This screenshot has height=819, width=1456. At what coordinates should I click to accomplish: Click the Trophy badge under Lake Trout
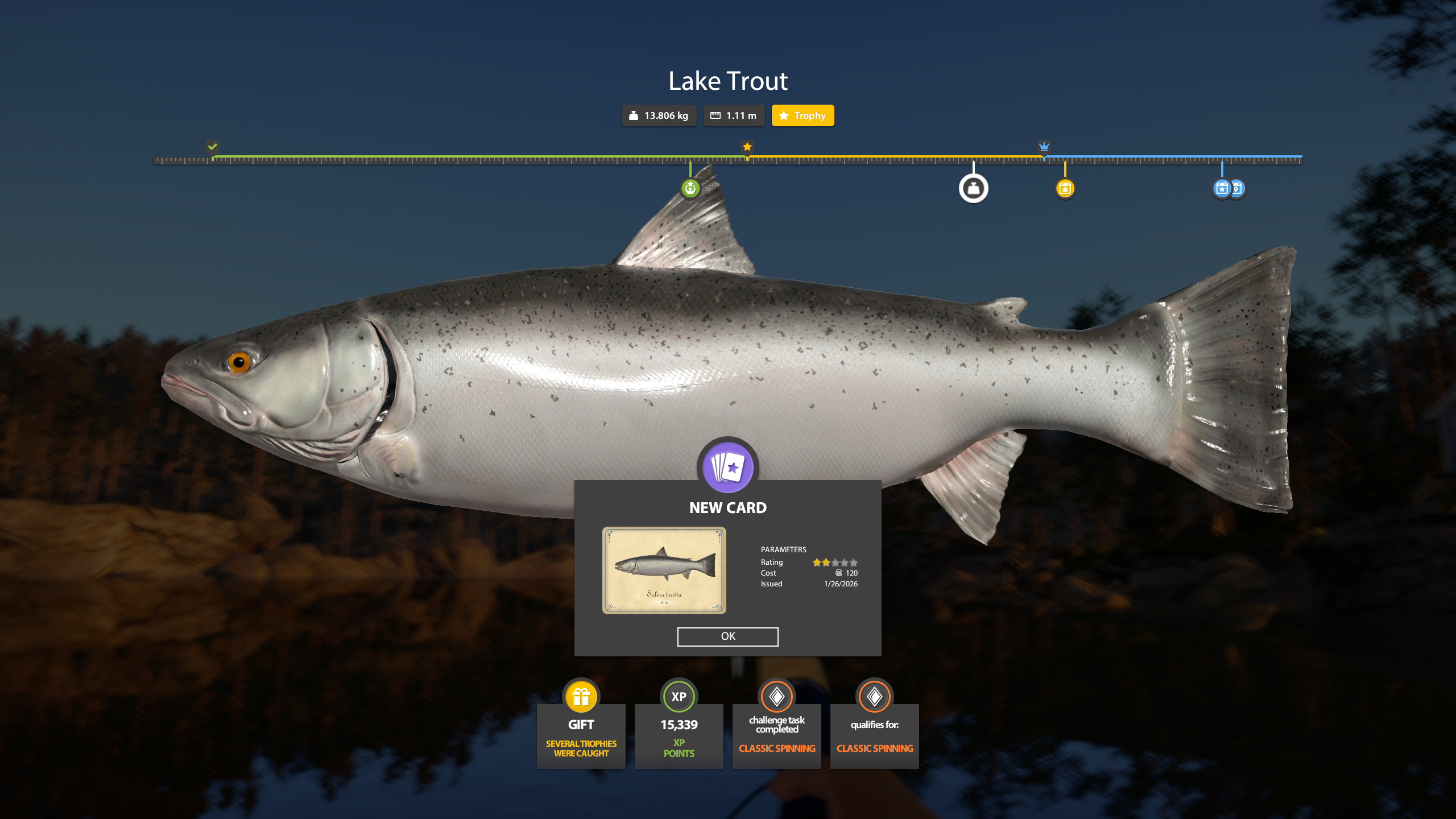tap(803, 115)
